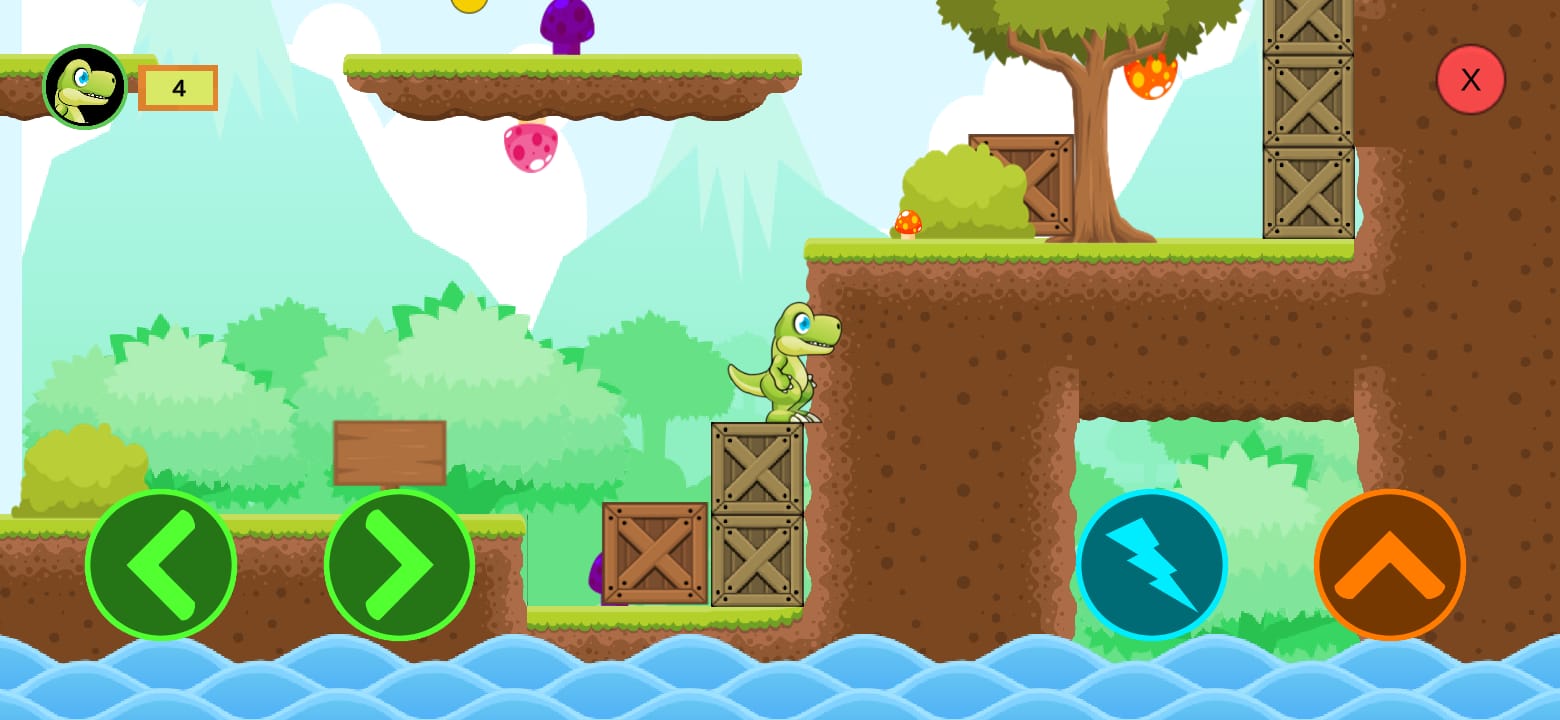Select the score counter showing 4
1560x720 pixels.
tap(178, 88)
